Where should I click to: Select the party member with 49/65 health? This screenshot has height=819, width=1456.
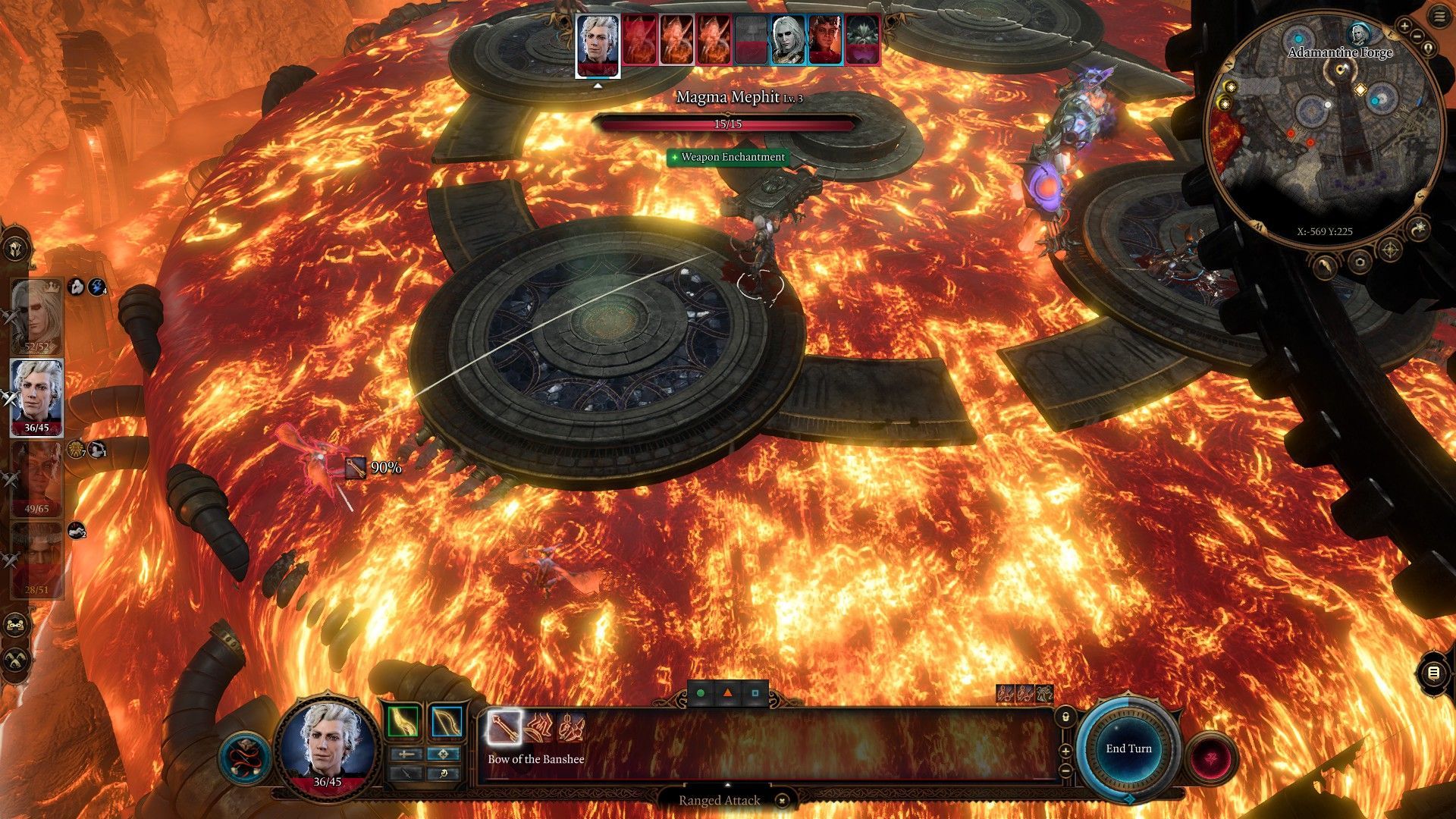36,479
